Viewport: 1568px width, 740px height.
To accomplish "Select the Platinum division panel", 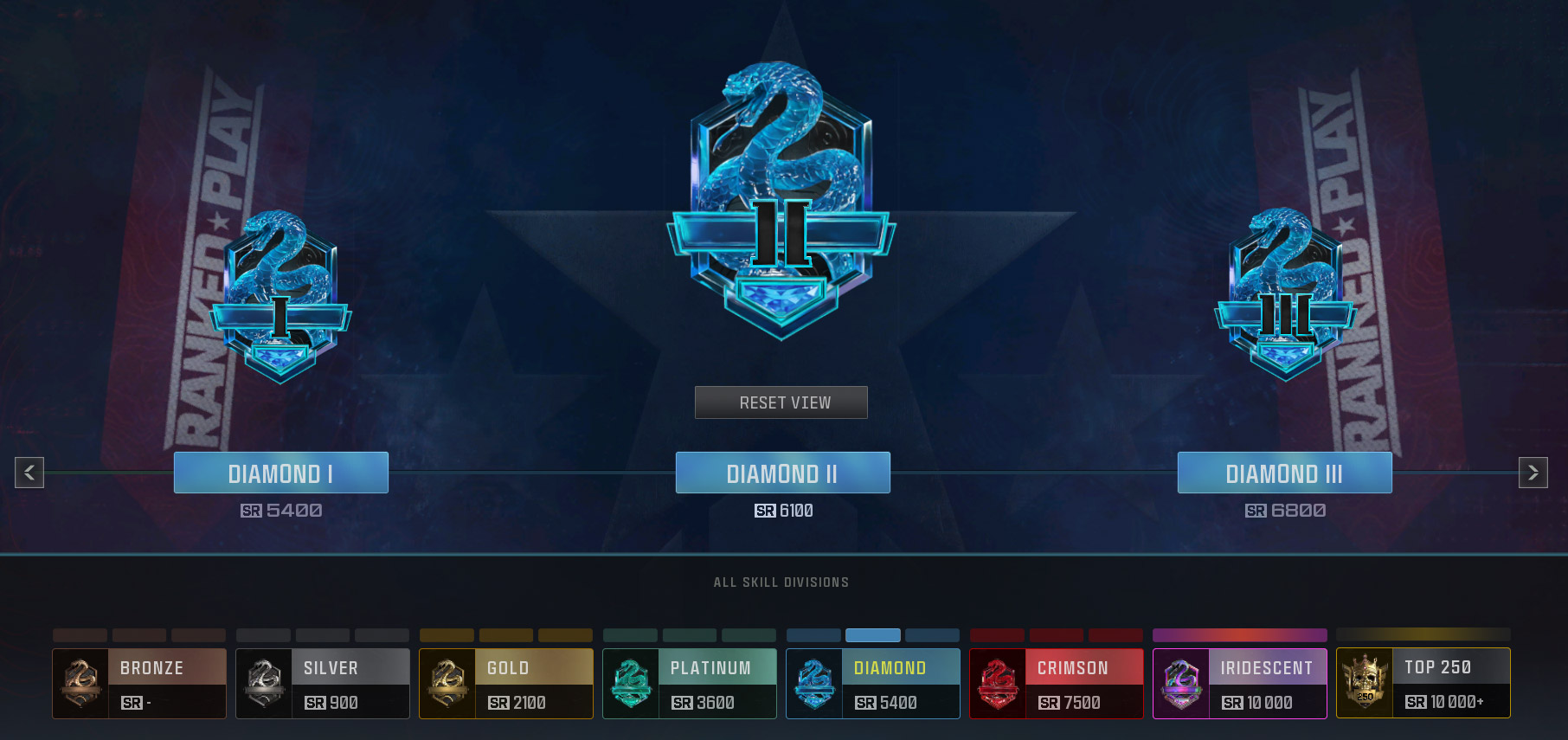I will 689,684.
